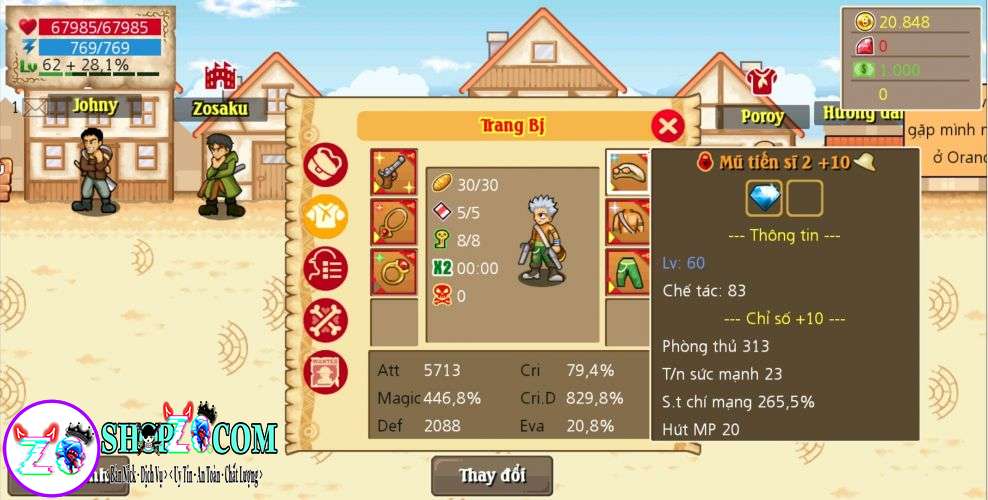Select the equipped pistol weapon slot
The height and width of the screenshot is (500, 988).
(x=393, y=173)
